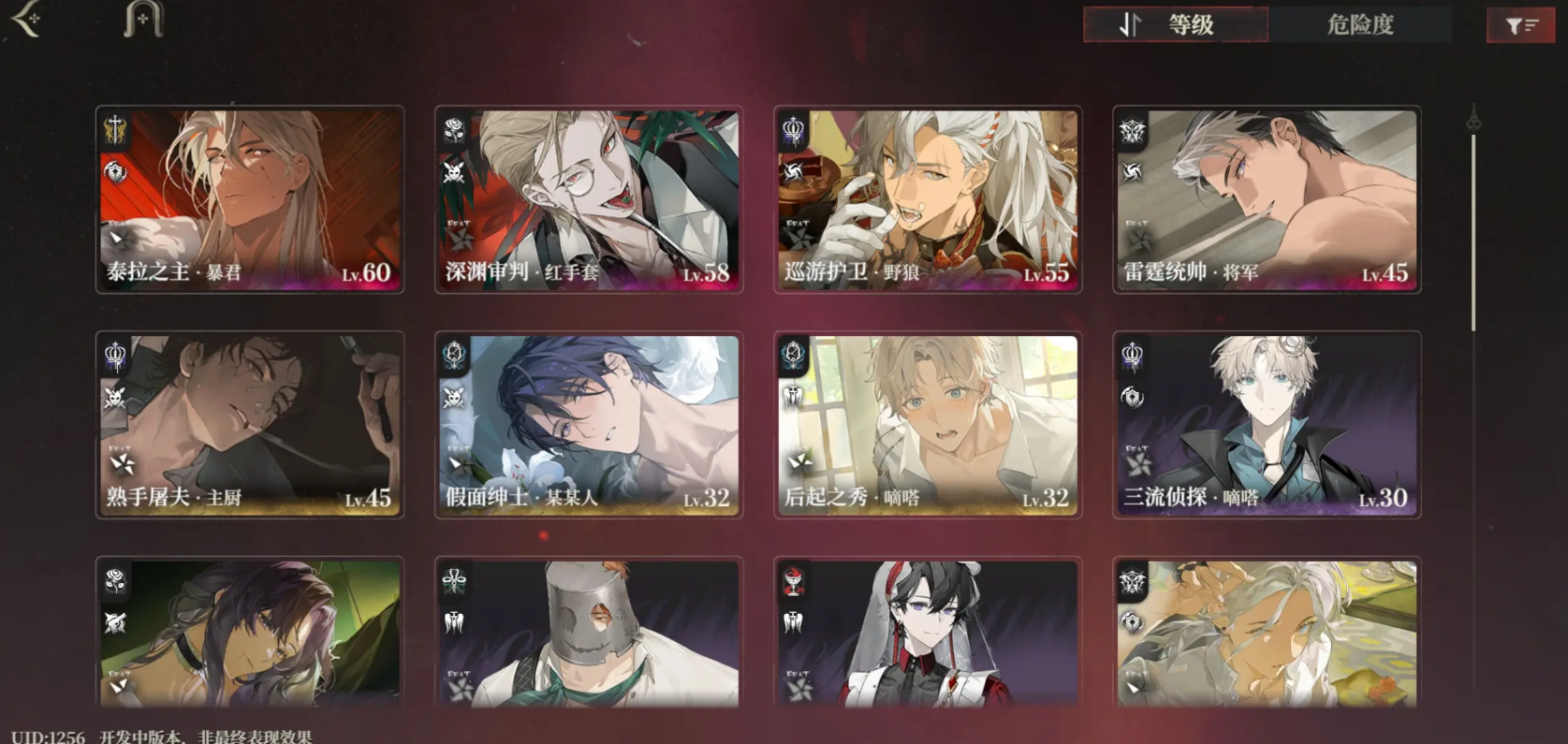This screenshot has height=744, width=1568.
Task: Open the white-haired character on yellow card
Action: (1267, 633)
